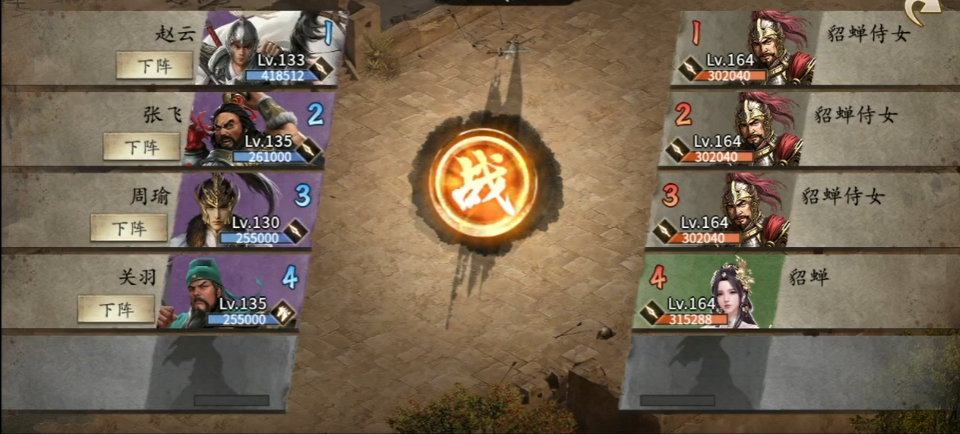Viewport: 960px width, 434px height.
Task: Take 周瑜 off the formation
Action: click(129, 227)
